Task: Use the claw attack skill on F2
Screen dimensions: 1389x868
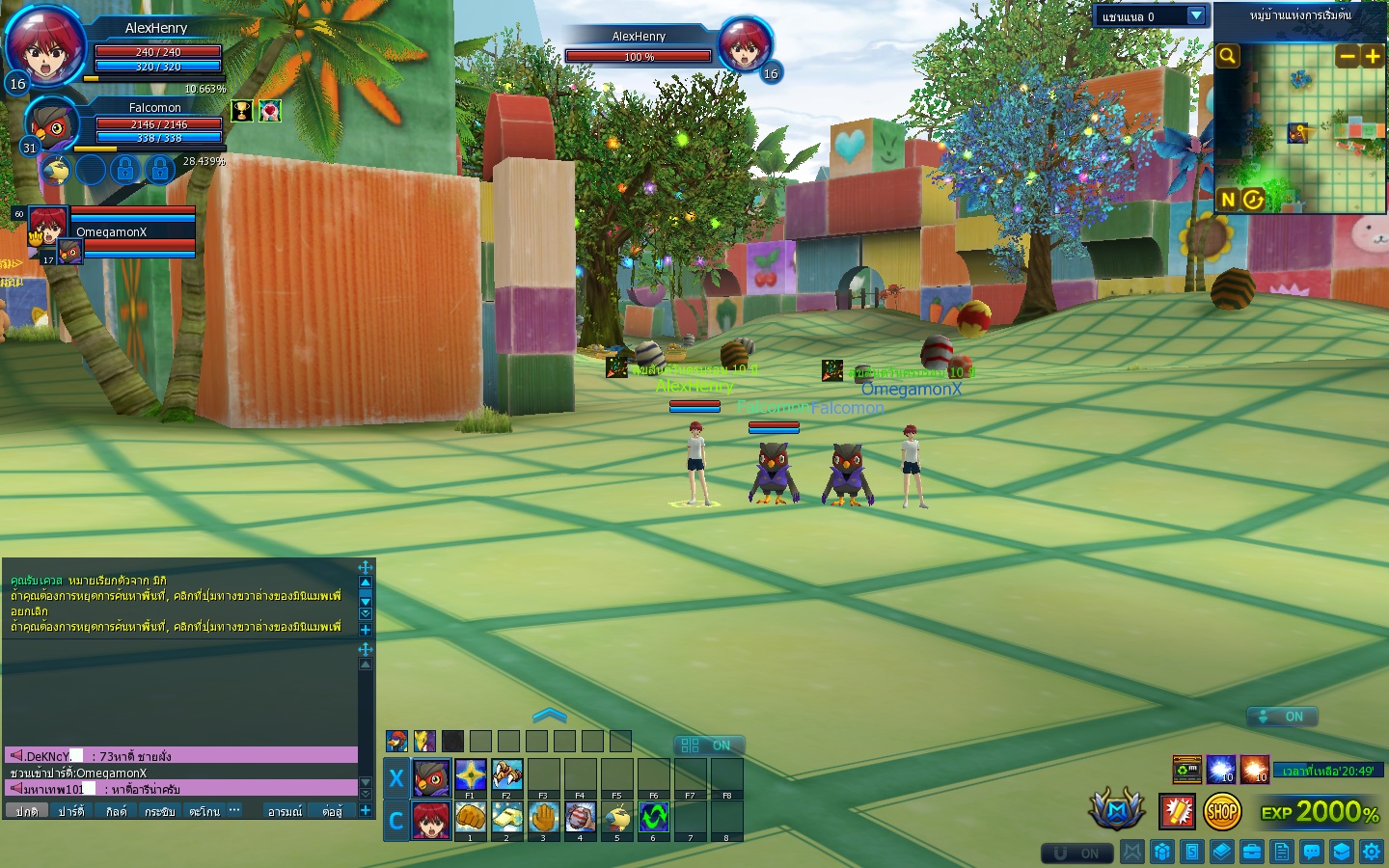Action: pyautogui.click(x=506, y=774)
